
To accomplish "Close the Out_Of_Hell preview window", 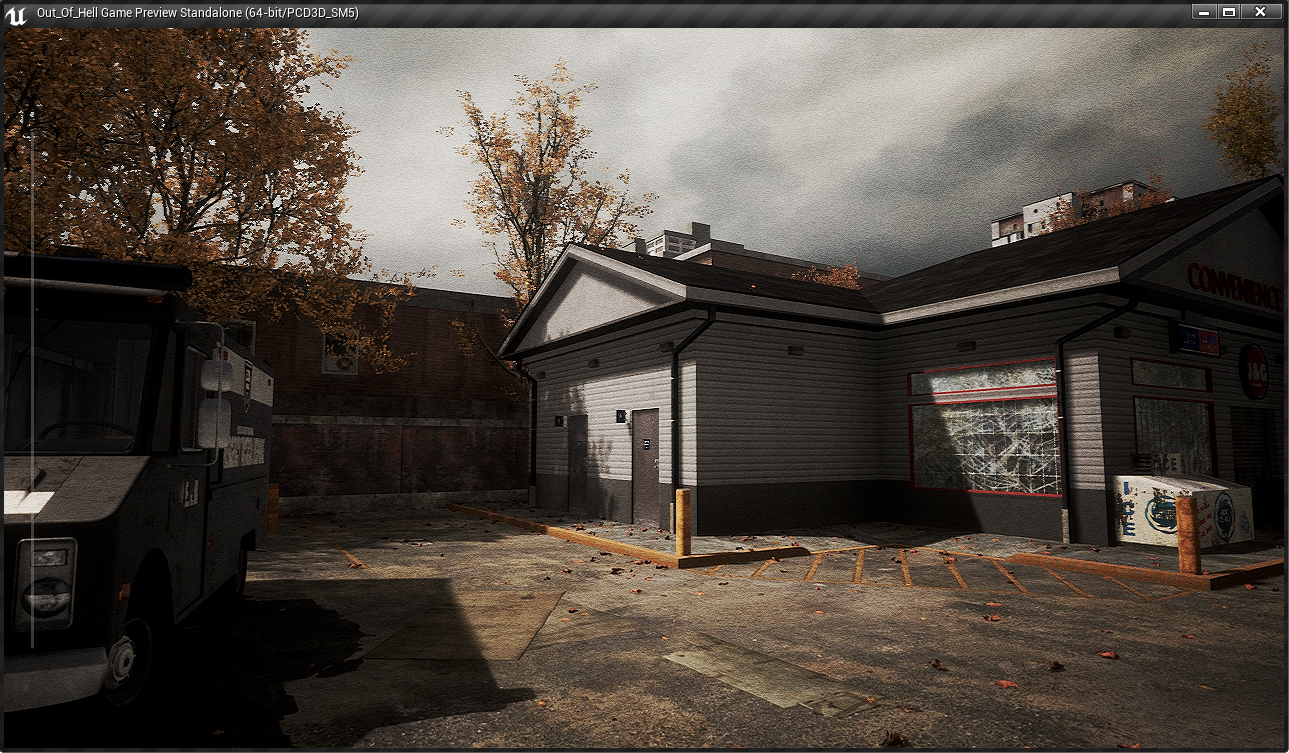I will coord(1260,12).
